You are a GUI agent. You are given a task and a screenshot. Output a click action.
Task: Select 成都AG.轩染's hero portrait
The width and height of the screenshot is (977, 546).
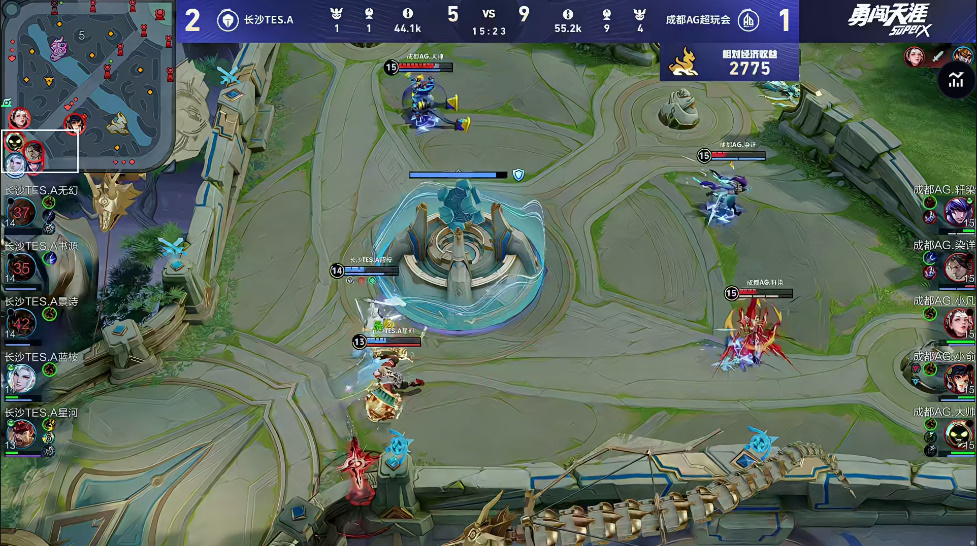957,212
